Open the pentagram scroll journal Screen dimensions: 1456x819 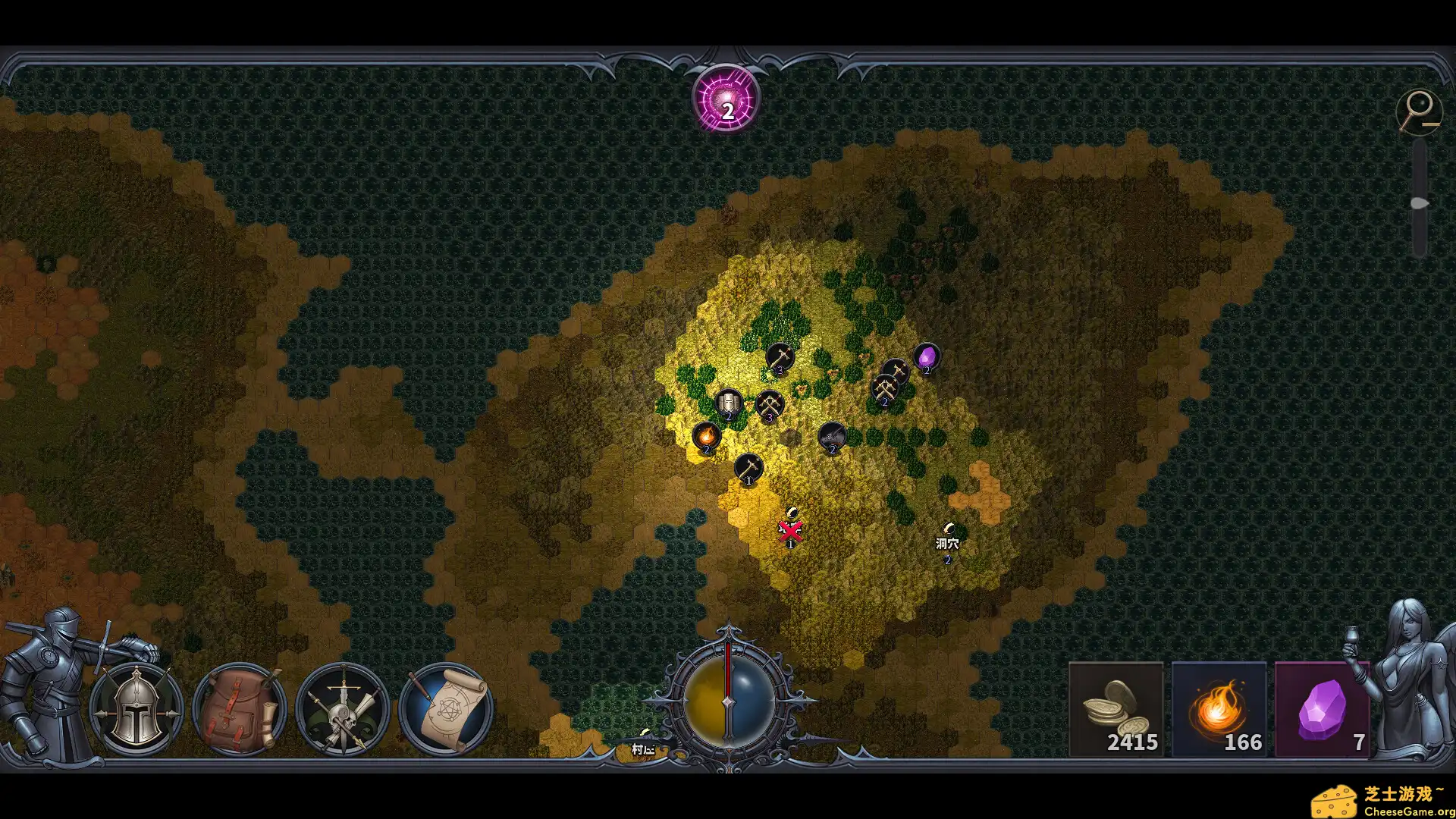(446, 710)
